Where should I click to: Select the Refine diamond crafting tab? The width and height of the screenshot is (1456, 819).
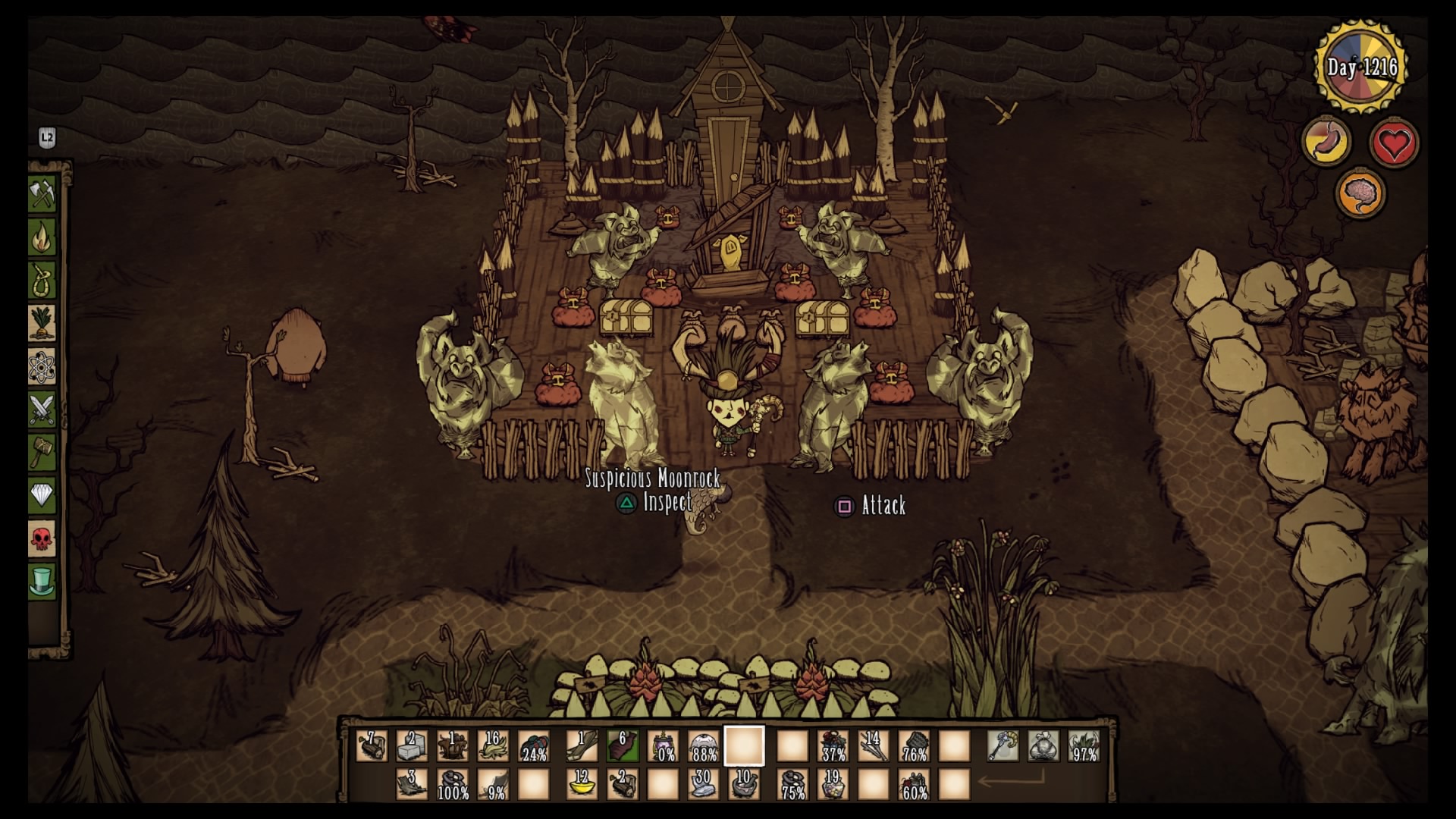click(x=42, y=497)
